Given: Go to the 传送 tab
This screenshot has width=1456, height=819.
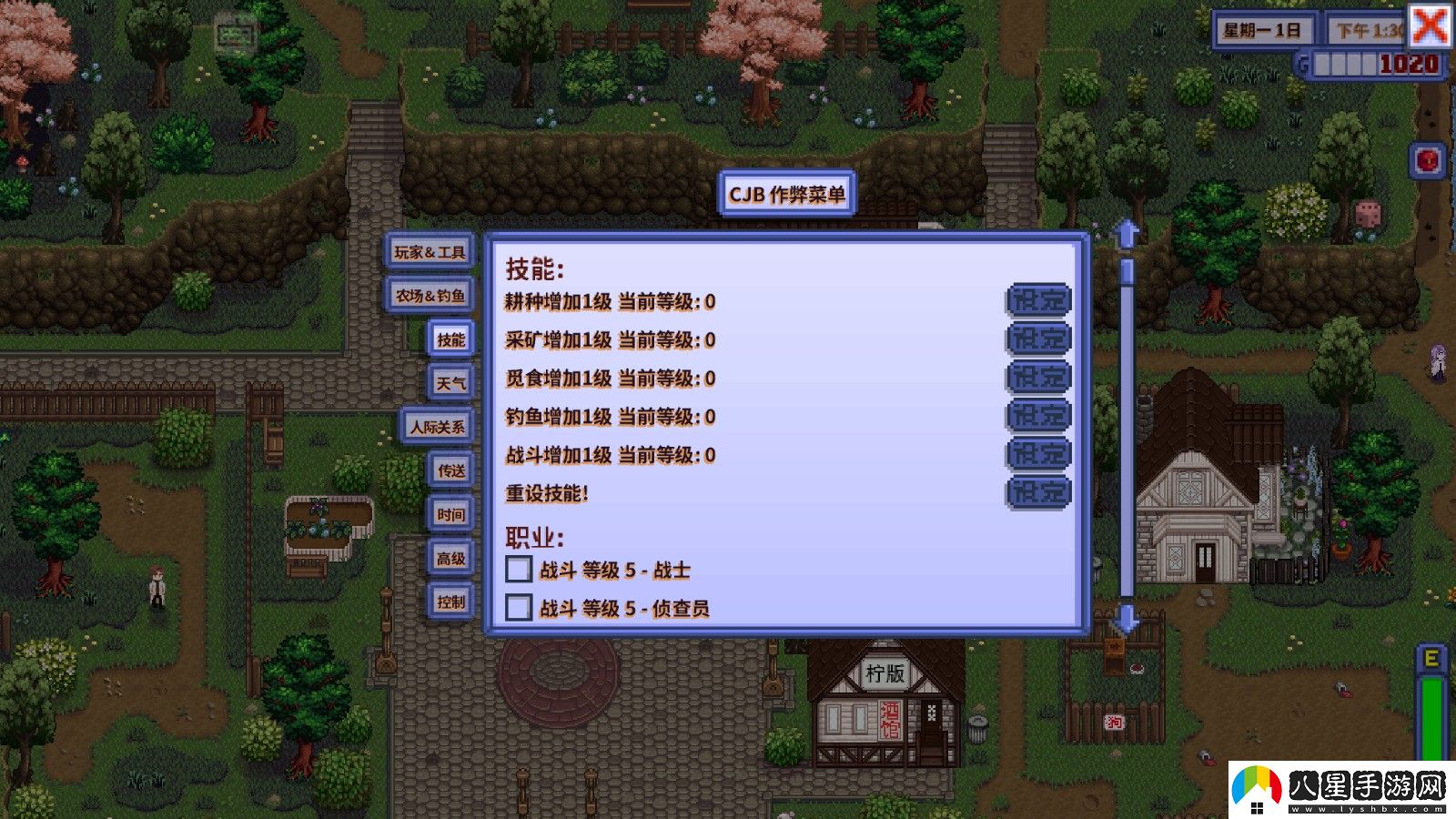Looking at the screenshot, I should (450, 470).
